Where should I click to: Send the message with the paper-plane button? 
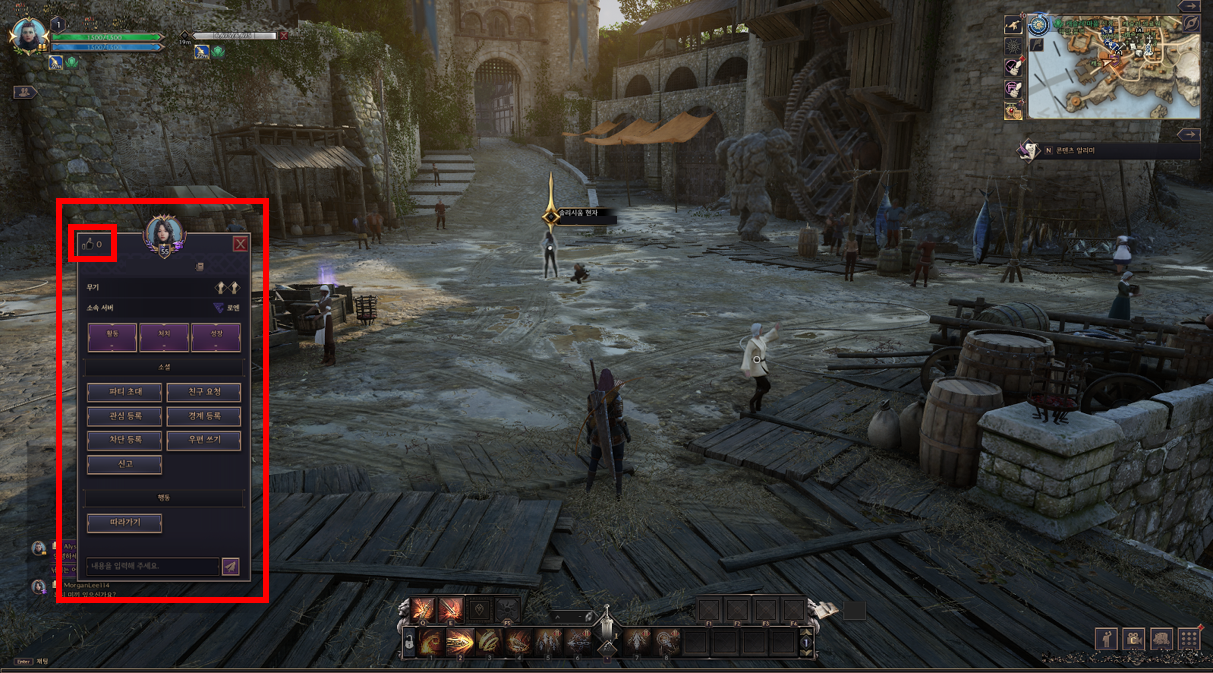231,567
